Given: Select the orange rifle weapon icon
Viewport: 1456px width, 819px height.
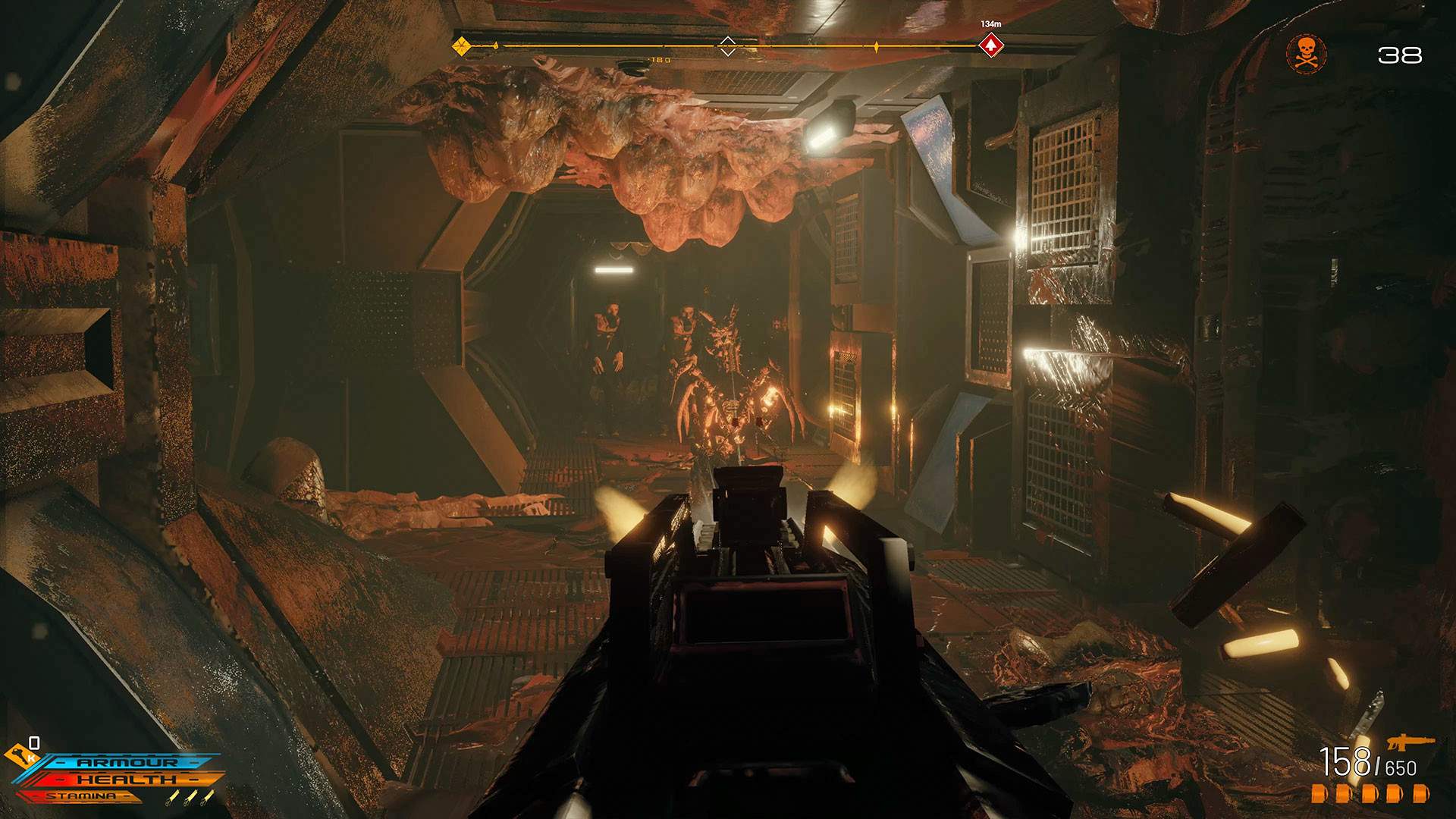Looking at the screenshot, I should pyautogui.click(x=1410, y=740).
